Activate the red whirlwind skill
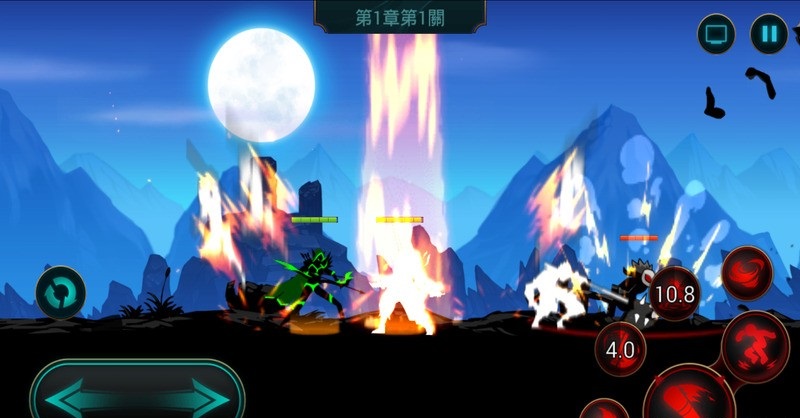Screen dimensions: 800x418 tap(748, 270)
